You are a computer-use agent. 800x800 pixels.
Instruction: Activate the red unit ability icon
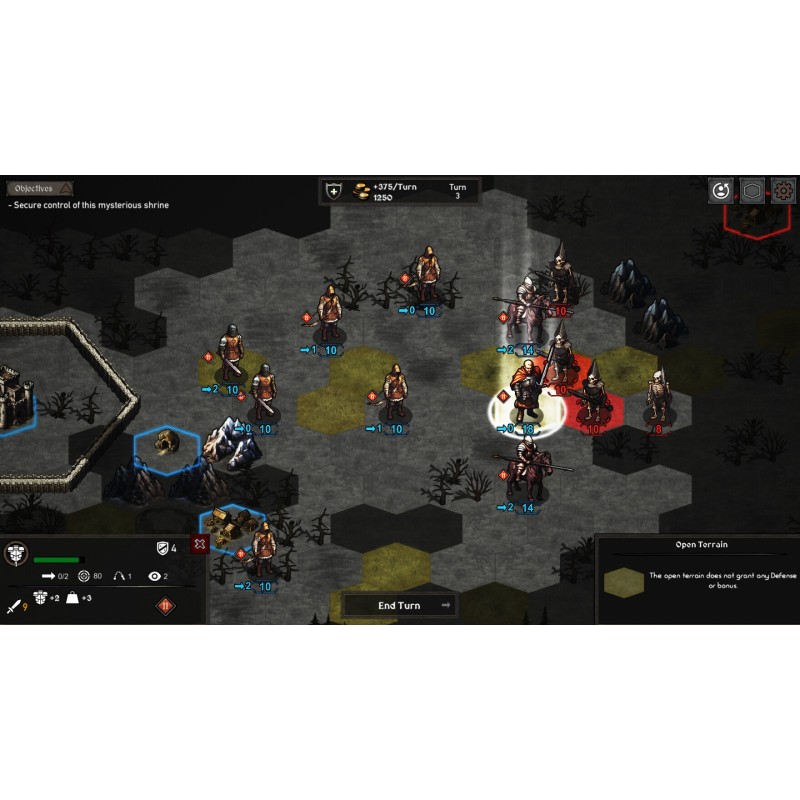click(165, 605)
